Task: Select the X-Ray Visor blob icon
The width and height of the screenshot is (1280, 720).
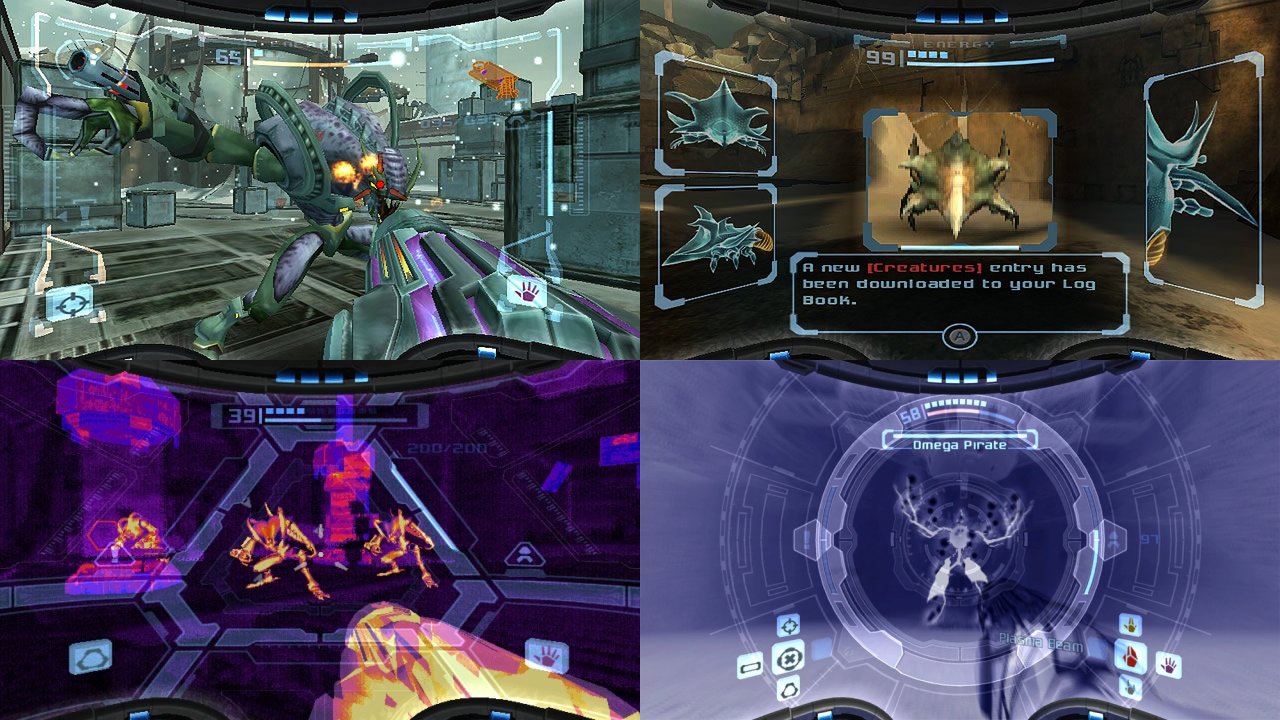Action: (788, 689)
